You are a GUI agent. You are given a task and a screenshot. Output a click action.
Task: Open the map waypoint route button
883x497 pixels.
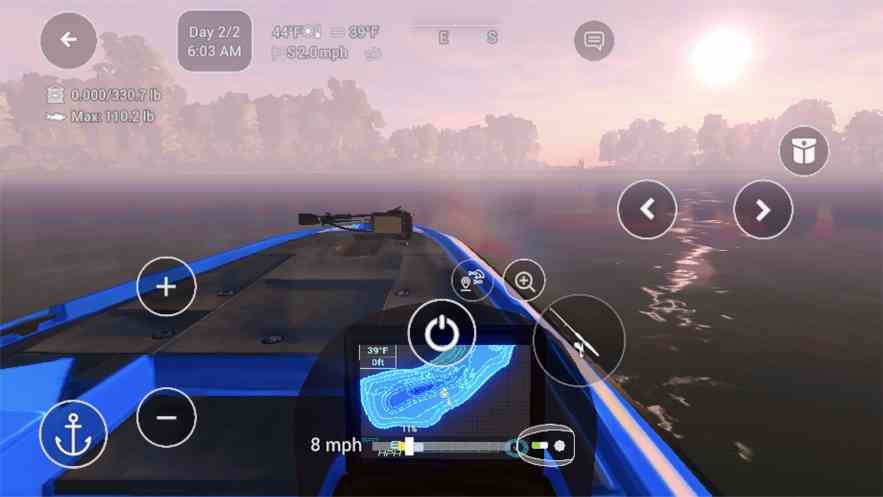473,281
